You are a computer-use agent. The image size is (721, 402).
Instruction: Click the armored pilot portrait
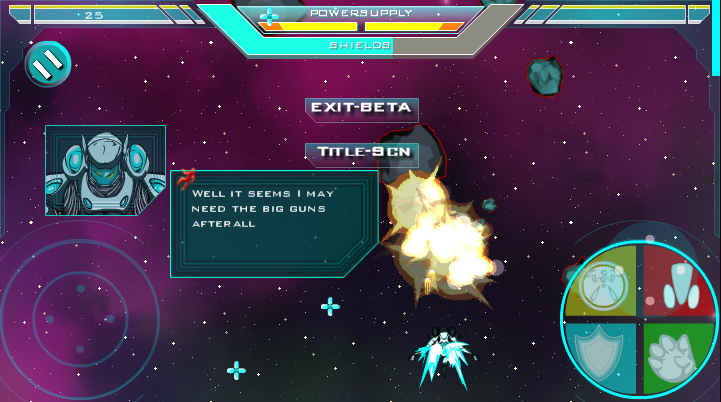tap(105, 170)
